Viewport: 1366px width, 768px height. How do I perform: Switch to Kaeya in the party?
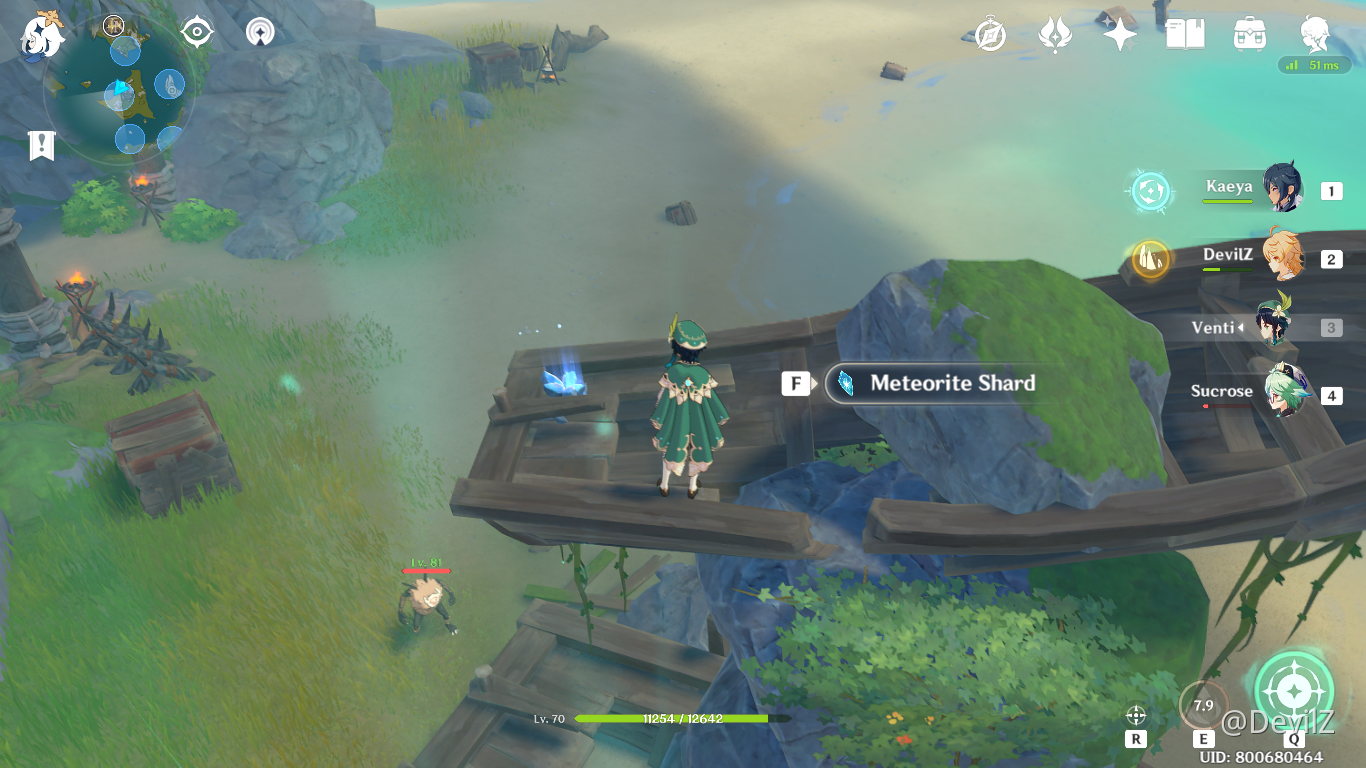[x=1280, y=188]
